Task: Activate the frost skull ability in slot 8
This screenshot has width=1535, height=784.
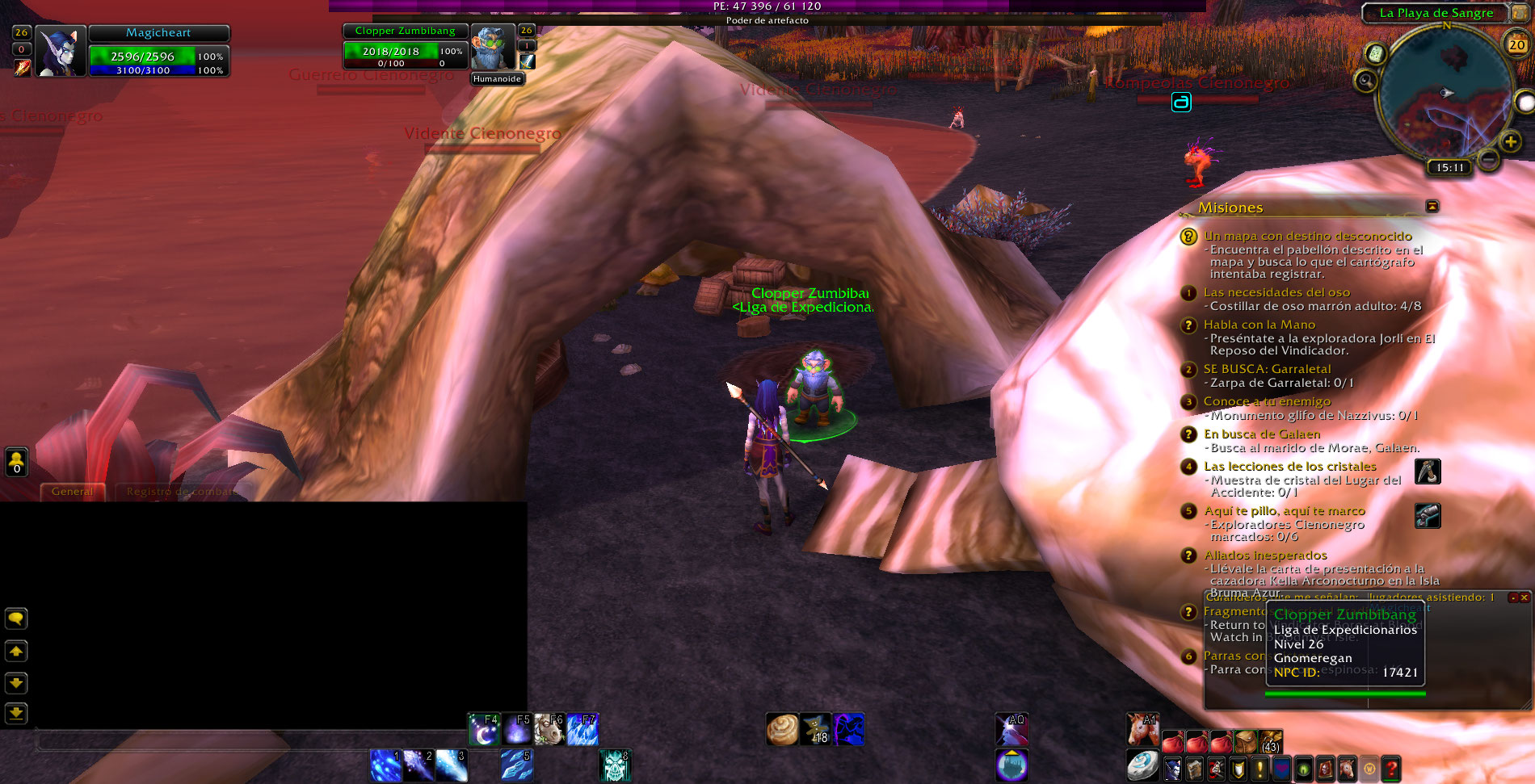Action: coord(615,766)
